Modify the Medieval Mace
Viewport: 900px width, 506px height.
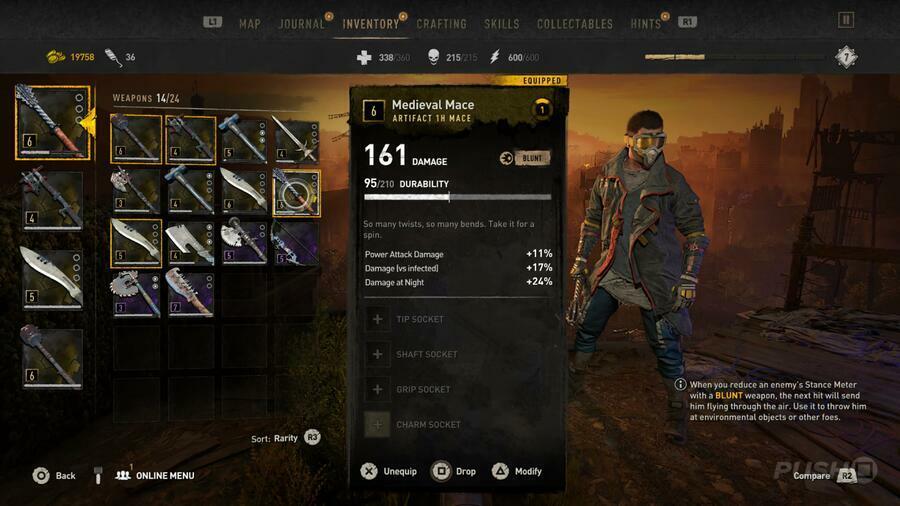(516, 471)
